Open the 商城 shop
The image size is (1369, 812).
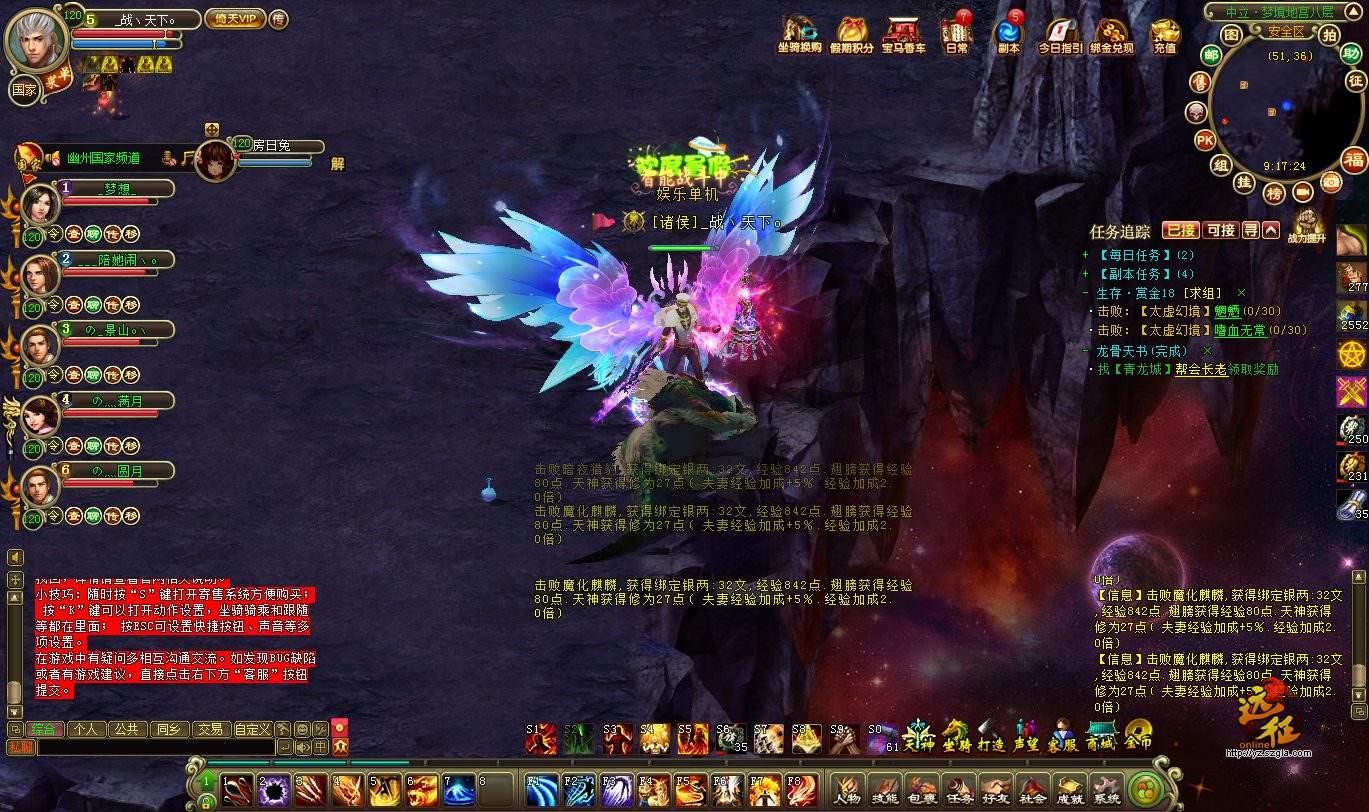pyautogui.click(x=1100, y=736)
